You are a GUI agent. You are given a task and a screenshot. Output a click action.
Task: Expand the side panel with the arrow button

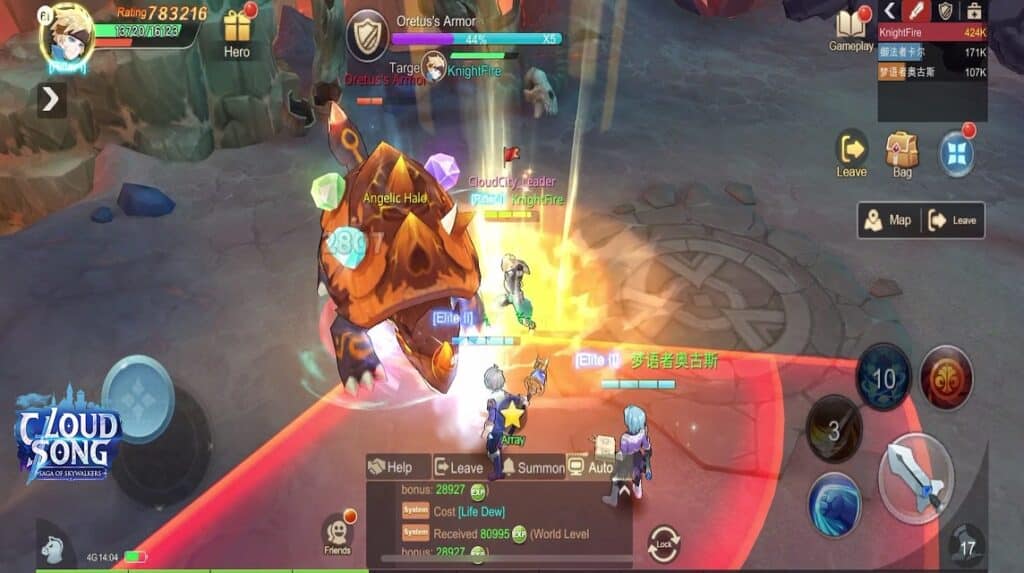point(51,99)
